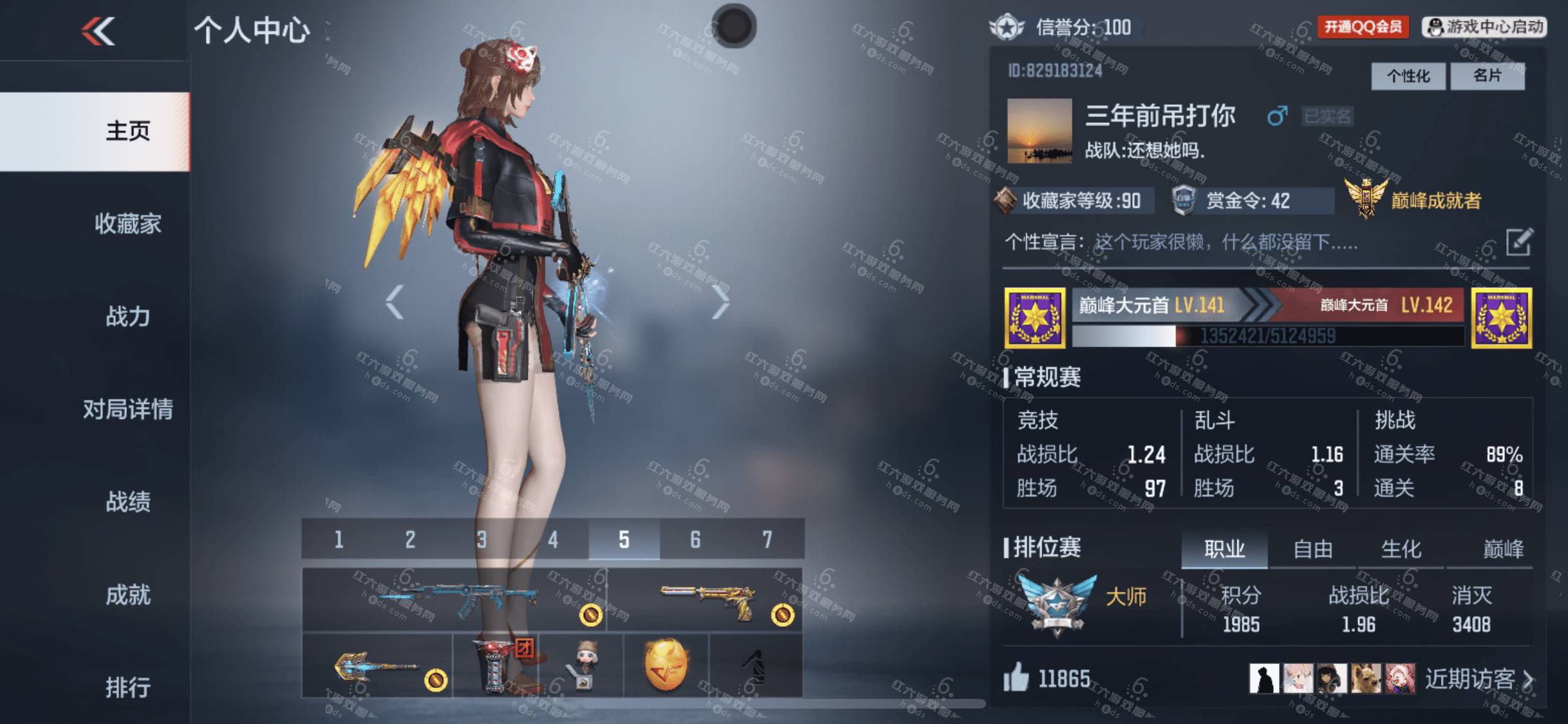1568x724 pixels.
Task: Open the 个性化 customization button
Action: (x=1408, y=77)
